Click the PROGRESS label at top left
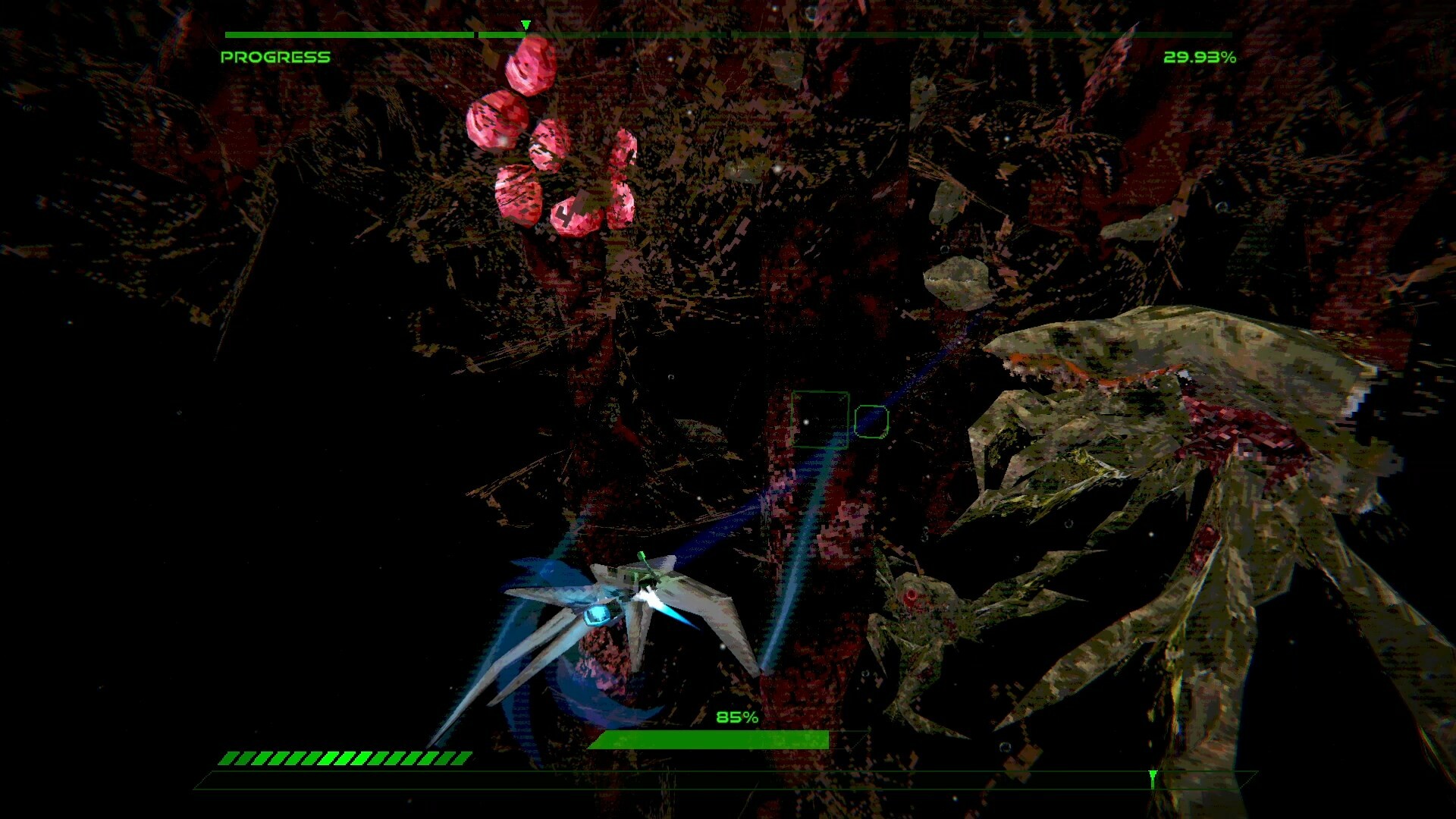This screenshot has height=819, width=1456. click(x=275, y=55)
